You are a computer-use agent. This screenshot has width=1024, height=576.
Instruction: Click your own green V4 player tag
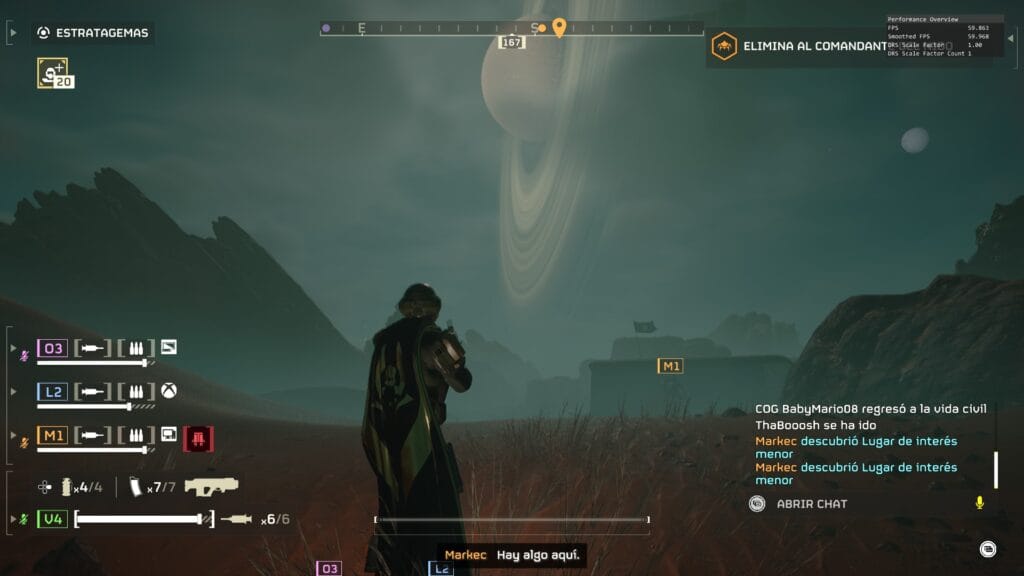tap(52, 519)
